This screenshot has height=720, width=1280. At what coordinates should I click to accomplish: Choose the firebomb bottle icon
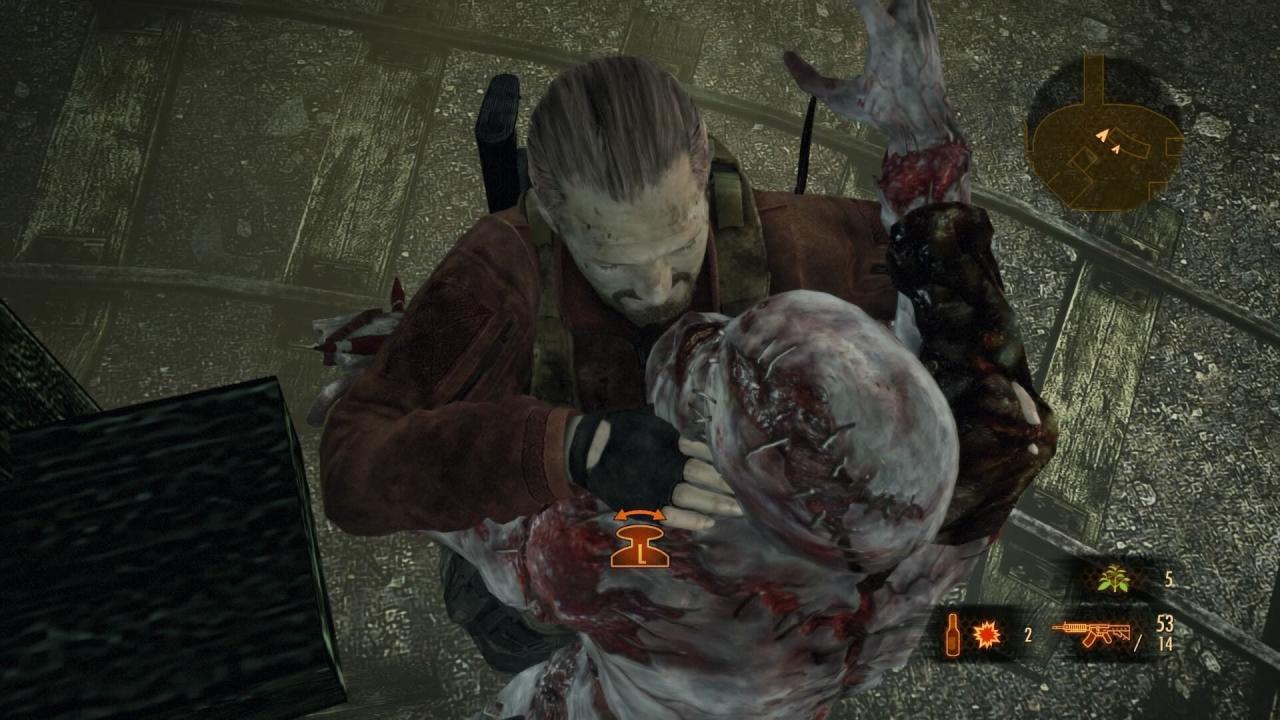(x=953, y=635)
